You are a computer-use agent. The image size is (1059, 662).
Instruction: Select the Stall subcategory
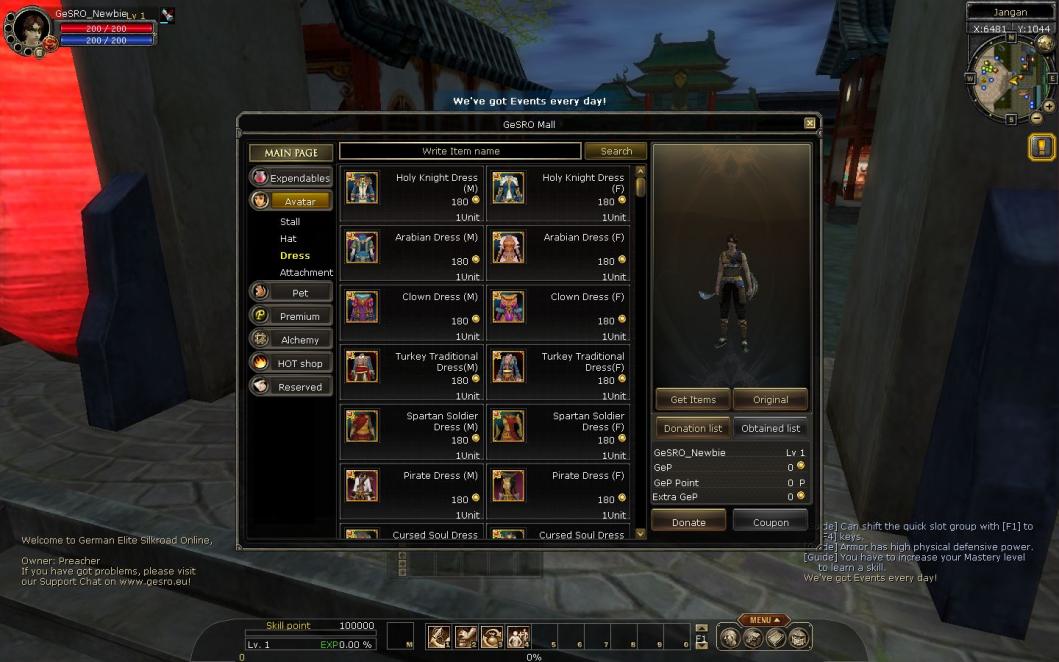[290, 222]
